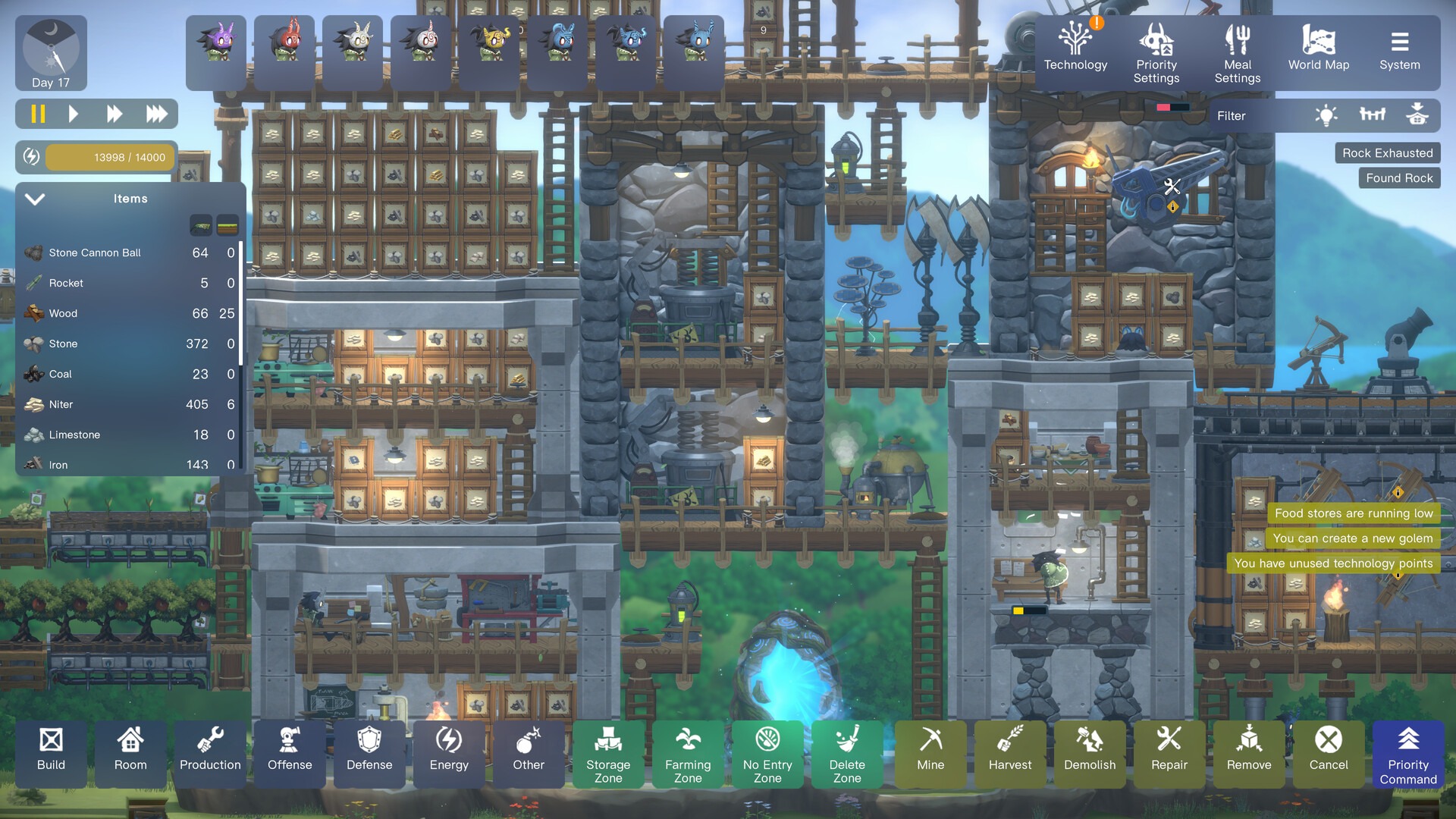Open Priority Settings
This screenshot has height=819, width=1456.
pos(1156,53)
